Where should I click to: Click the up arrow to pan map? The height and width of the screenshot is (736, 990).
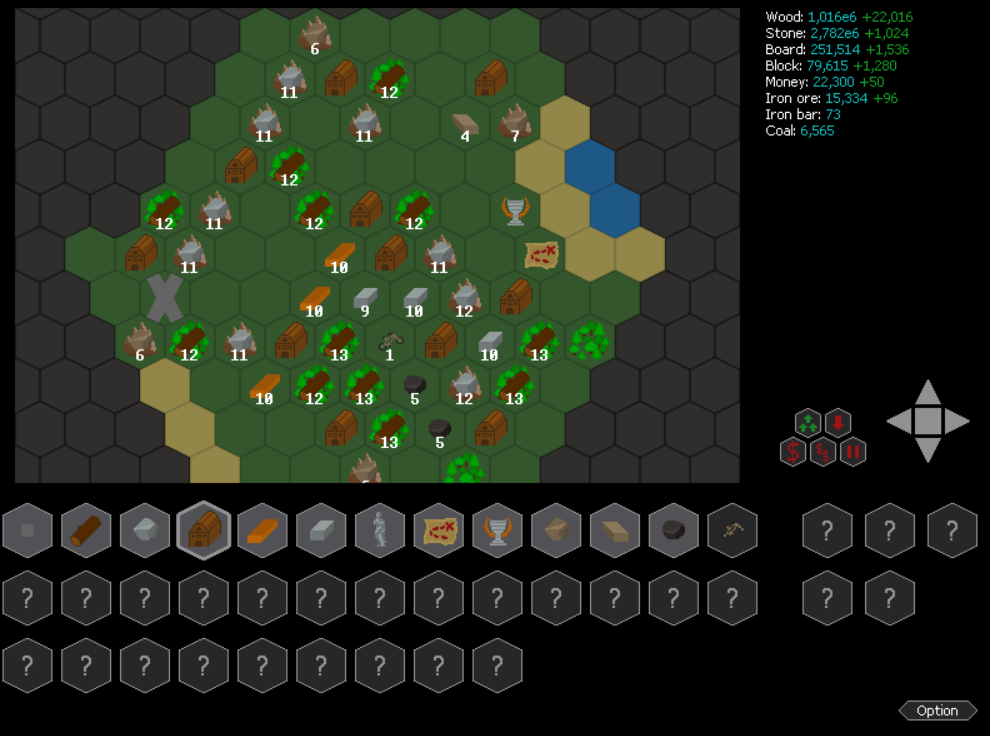coord(928,393)
